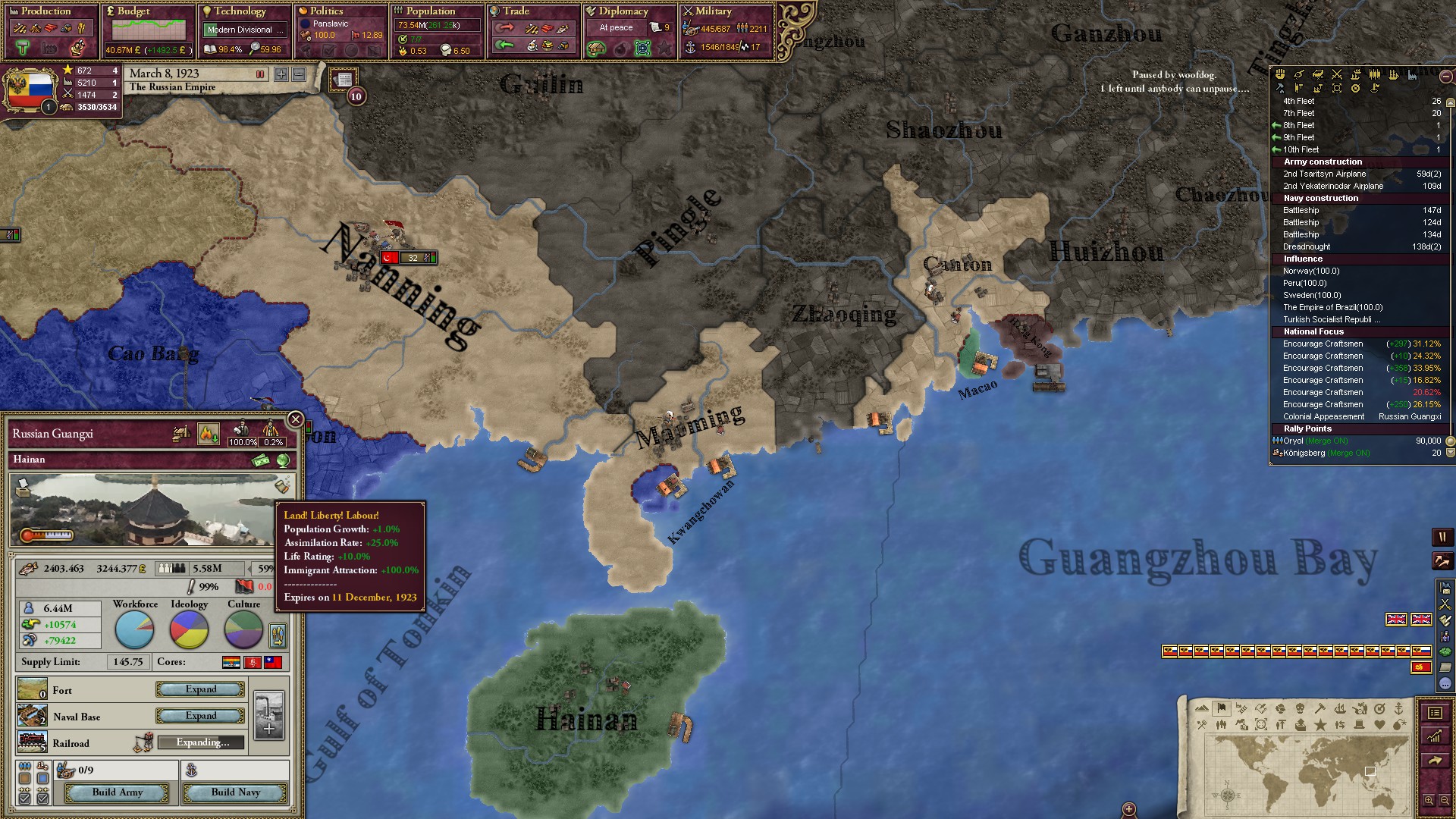Click the Build Navy button
This screenshot has width=1456, height=819.
236,793
